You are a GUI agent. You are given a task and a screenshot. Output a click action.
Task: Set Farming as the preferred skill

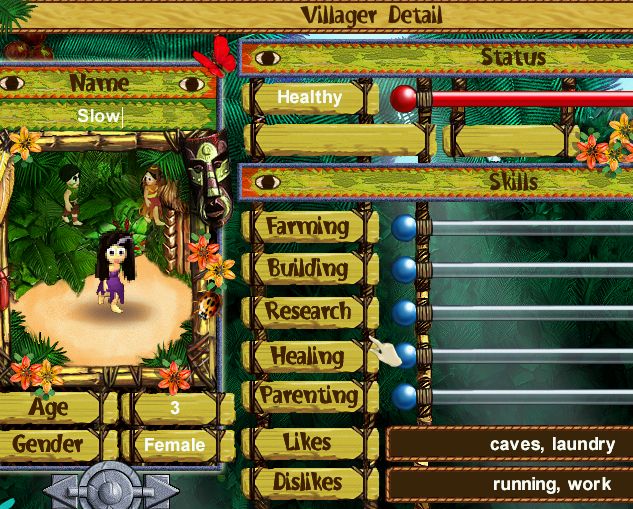click(x=307, y=226)
